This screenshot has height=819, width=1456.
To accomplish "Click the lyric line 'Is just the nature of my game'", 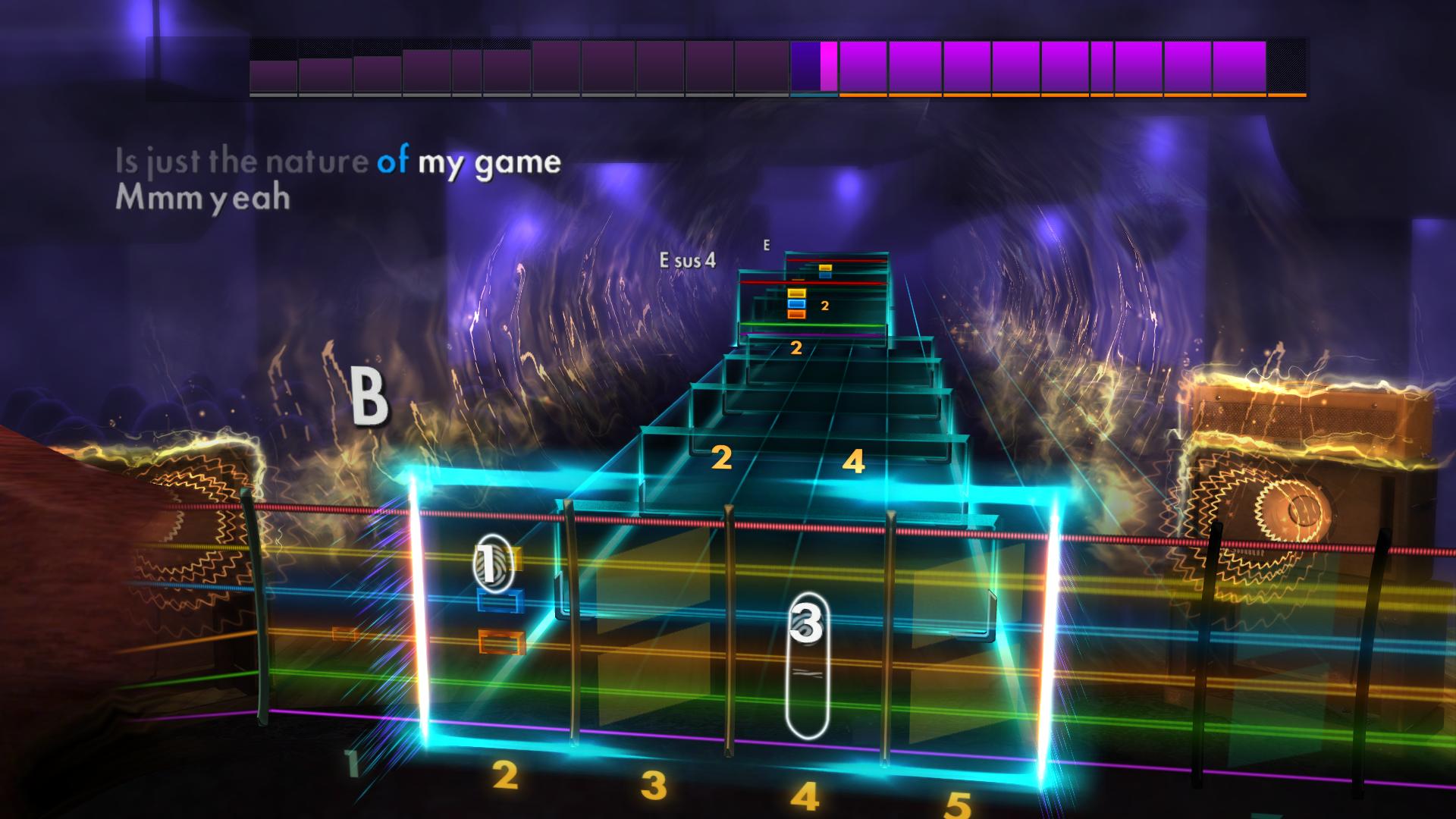I will coord(337,161).
